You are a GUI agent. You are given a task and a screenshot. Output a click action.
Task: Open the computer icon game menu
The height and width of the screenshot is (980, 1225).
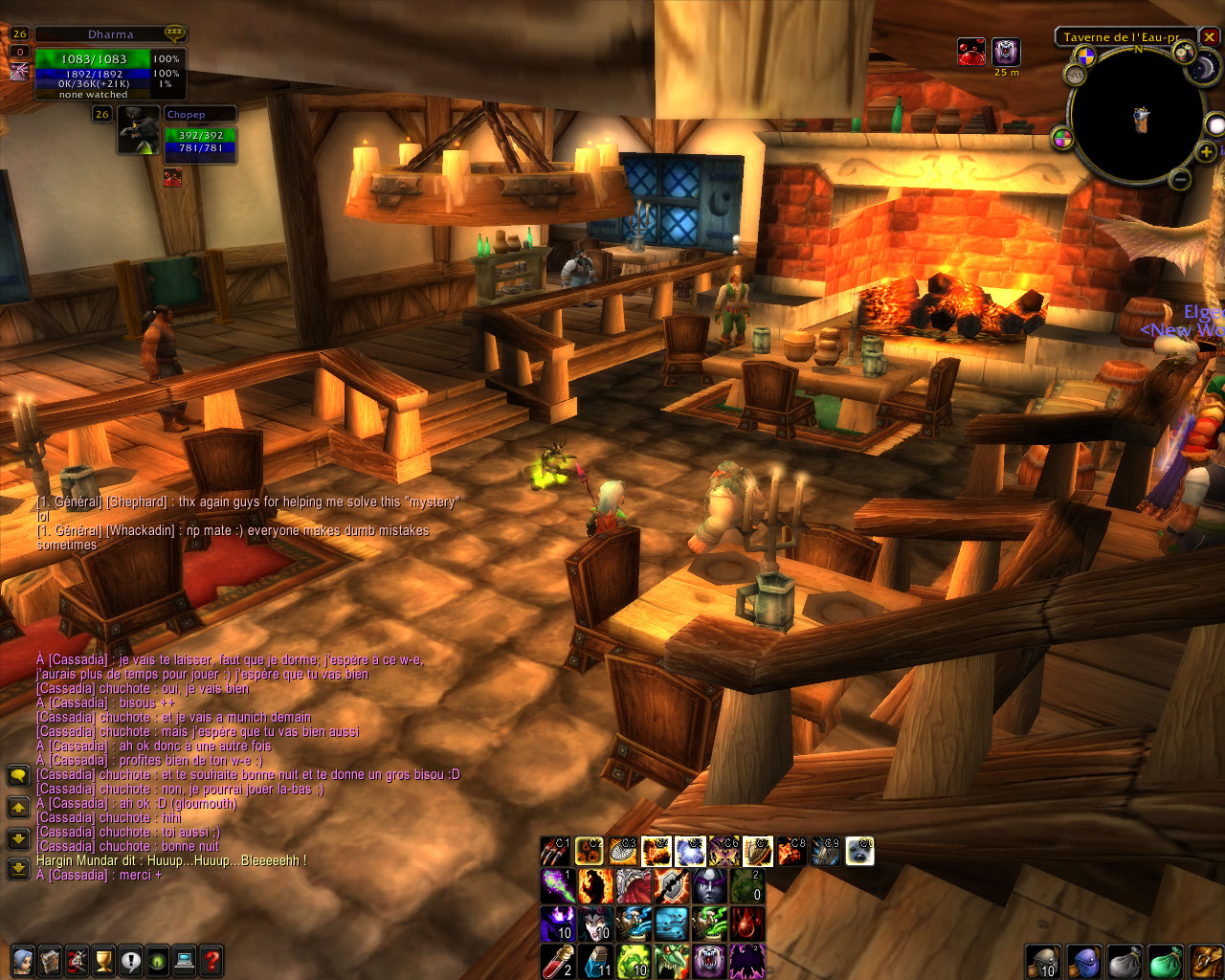coord(185,960)
